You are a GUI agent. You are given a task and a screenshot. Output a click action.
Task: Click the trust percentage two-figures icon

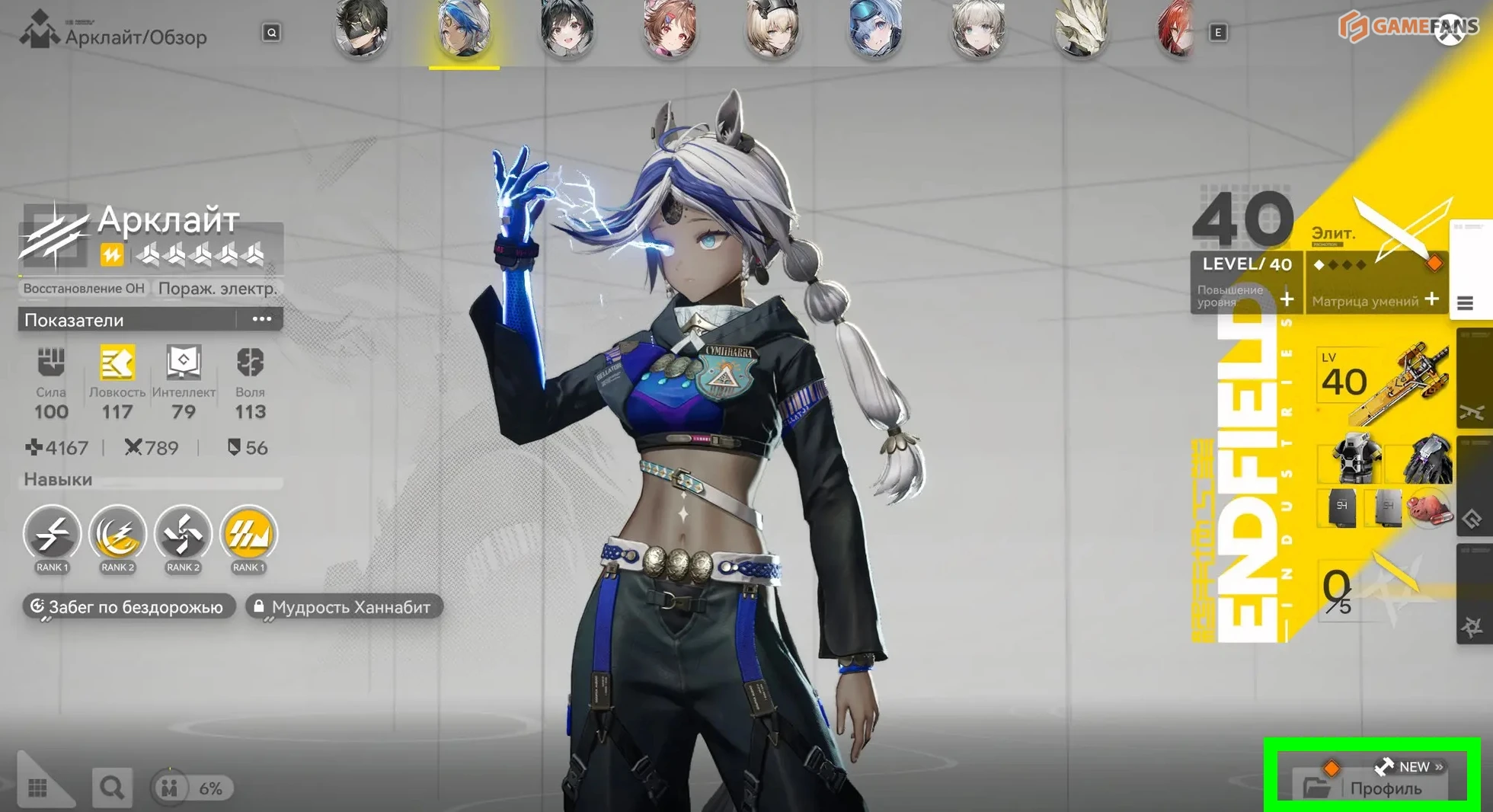click(169, 788)
